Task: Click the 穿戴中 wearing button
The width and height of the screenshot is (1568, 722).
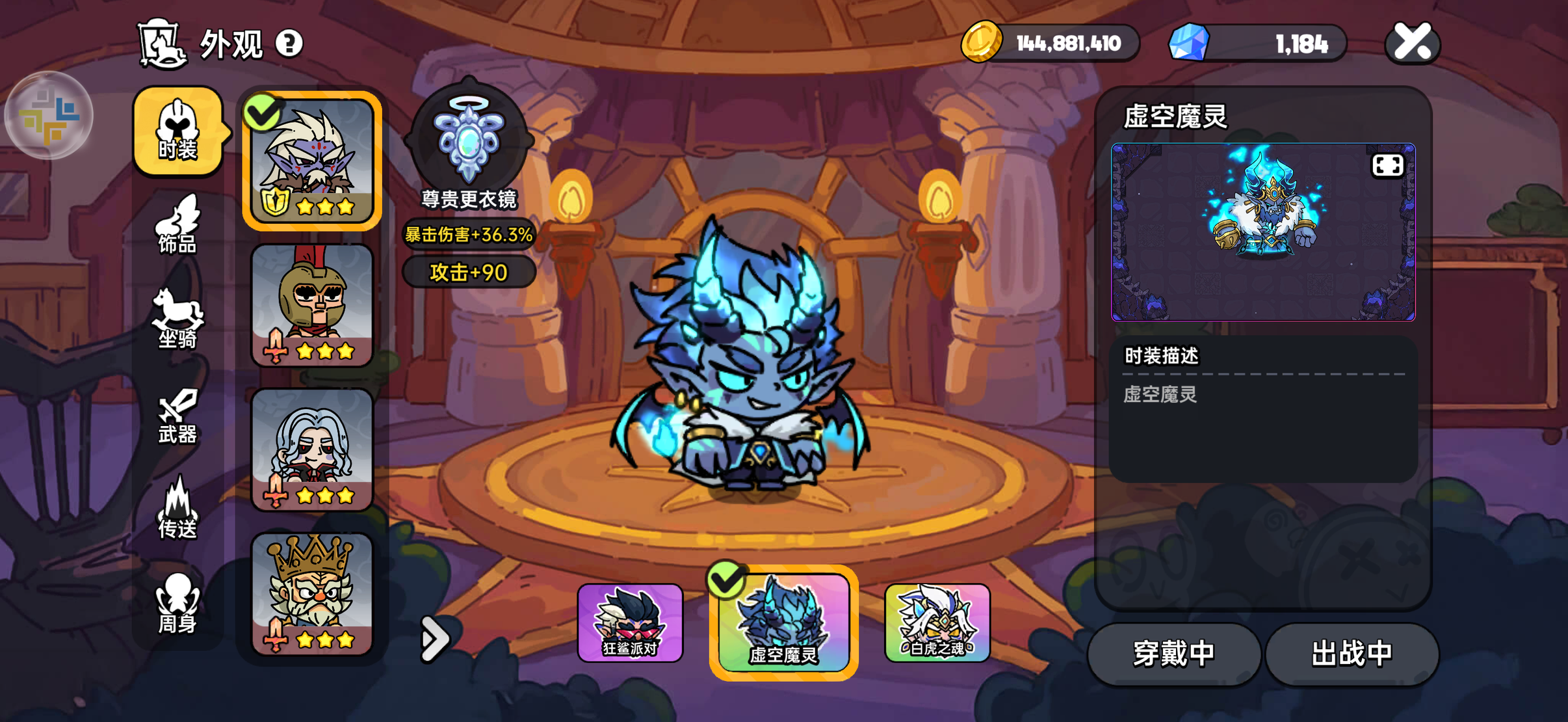Action: [x=1173, y=653]
